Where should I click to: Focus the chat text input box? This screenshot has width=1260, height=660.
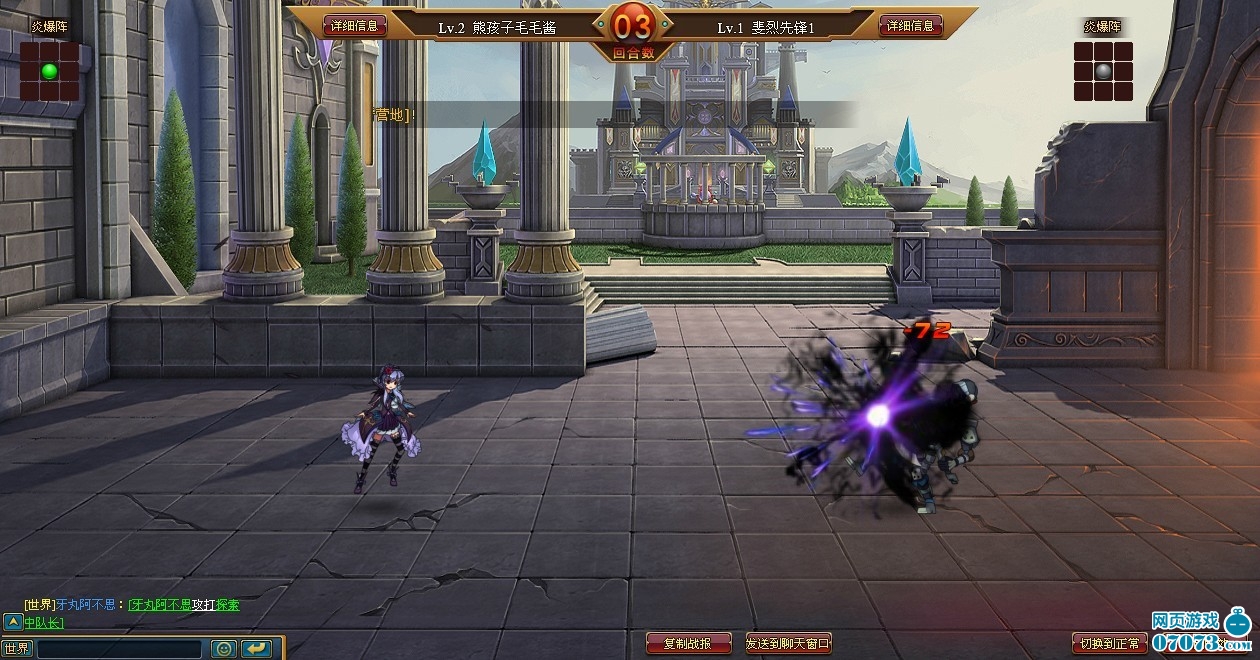click(119, 648)
